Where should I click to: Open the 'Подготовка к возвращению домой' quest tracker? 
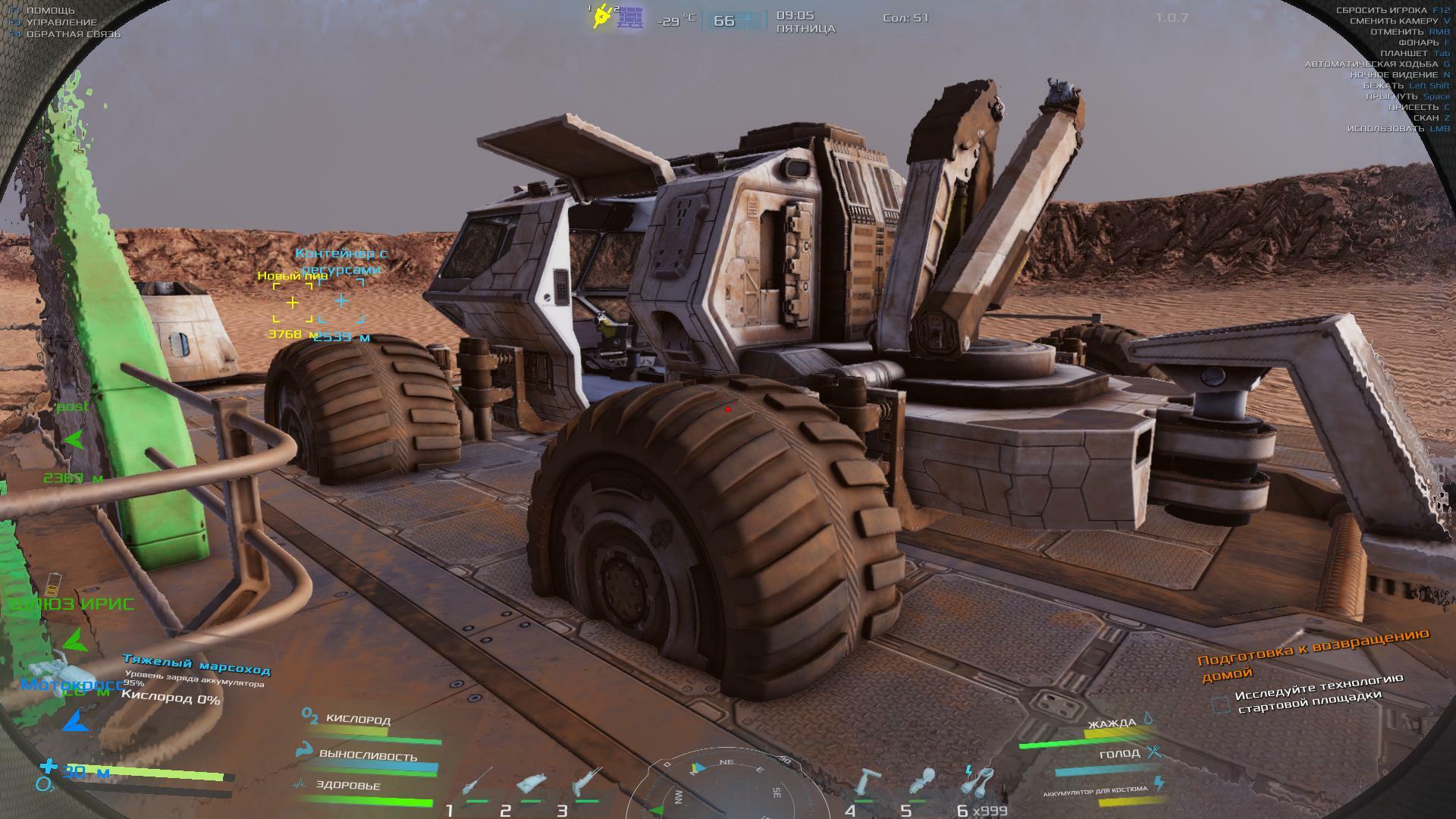[1313, 653]
